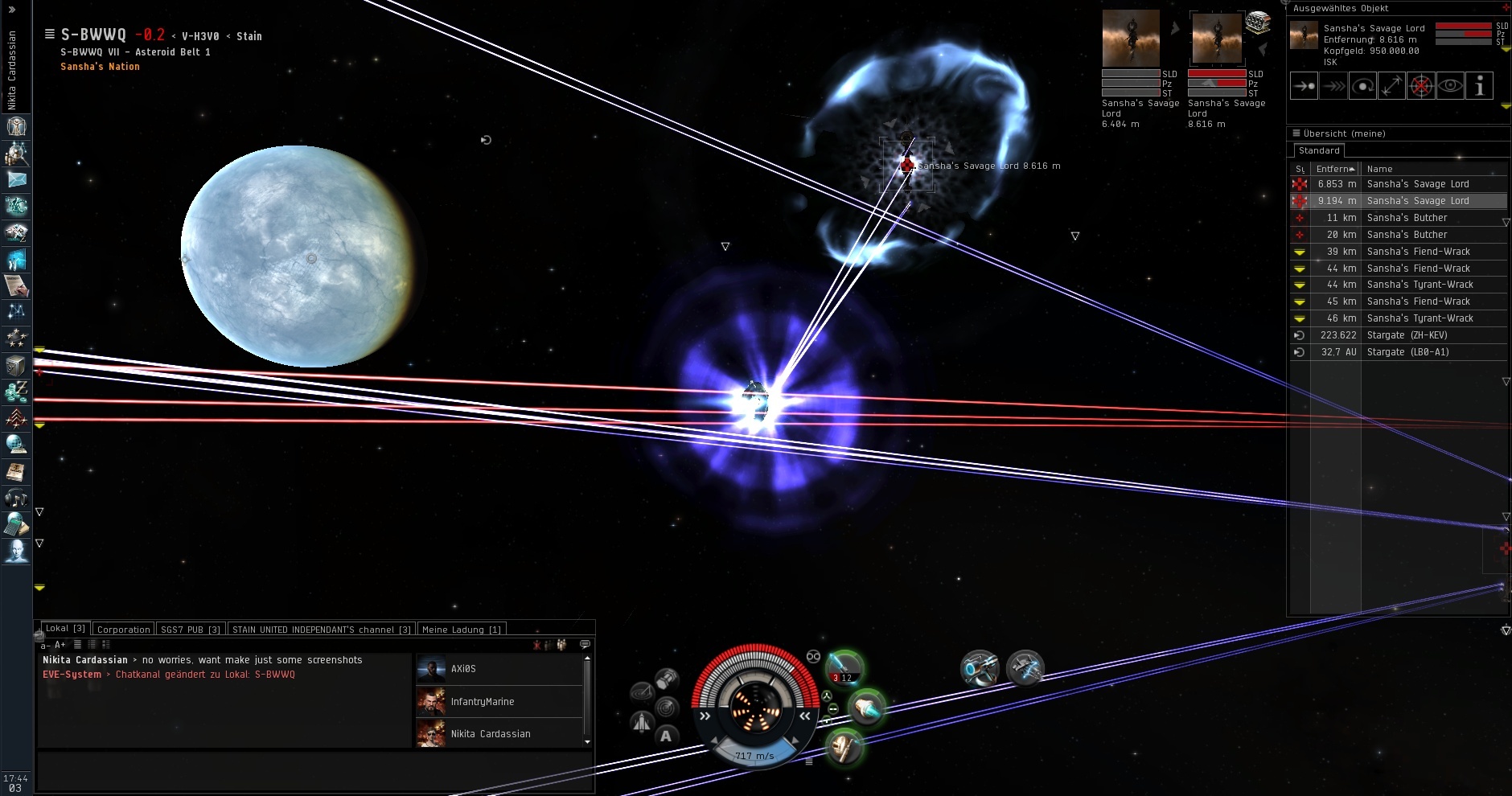
Task: Switch to the SGS7 PUB chat tab
Action: tap(190, 629)
